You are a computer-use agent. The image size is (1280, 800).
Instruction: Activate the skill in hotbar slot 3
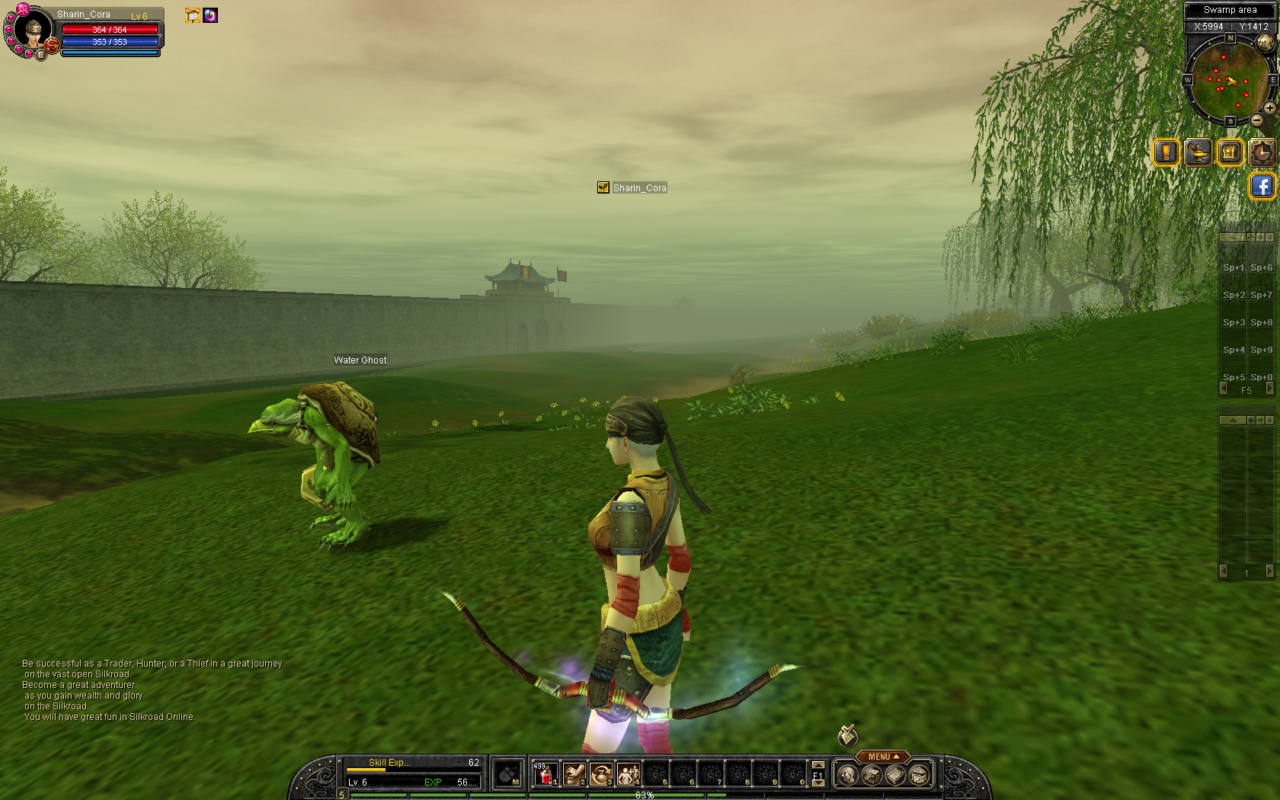tap(601, 774)
